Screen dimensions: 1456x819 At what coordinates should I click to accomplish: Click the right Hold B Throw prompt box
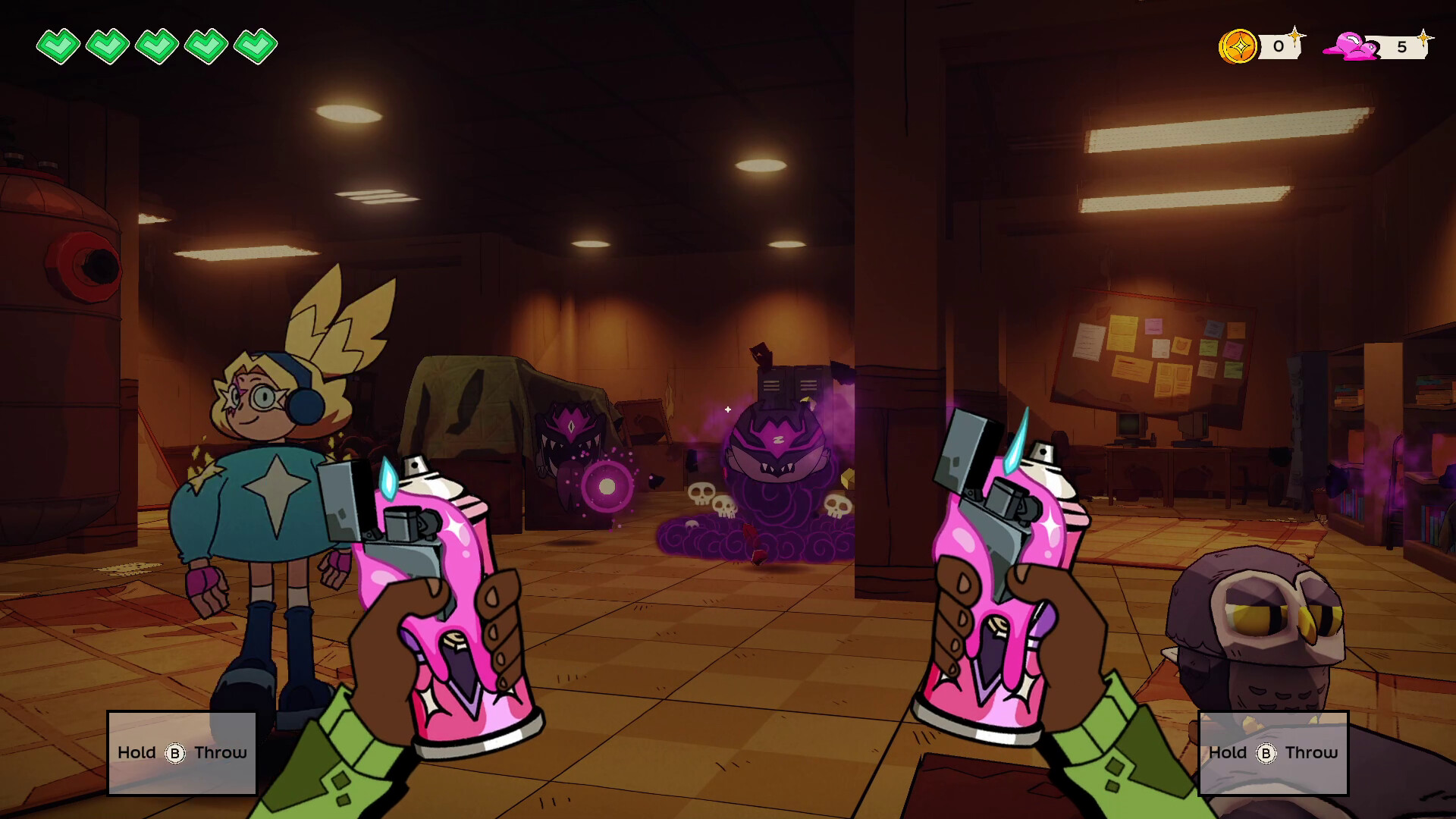pyautogui.click(x=1272, y=752)
